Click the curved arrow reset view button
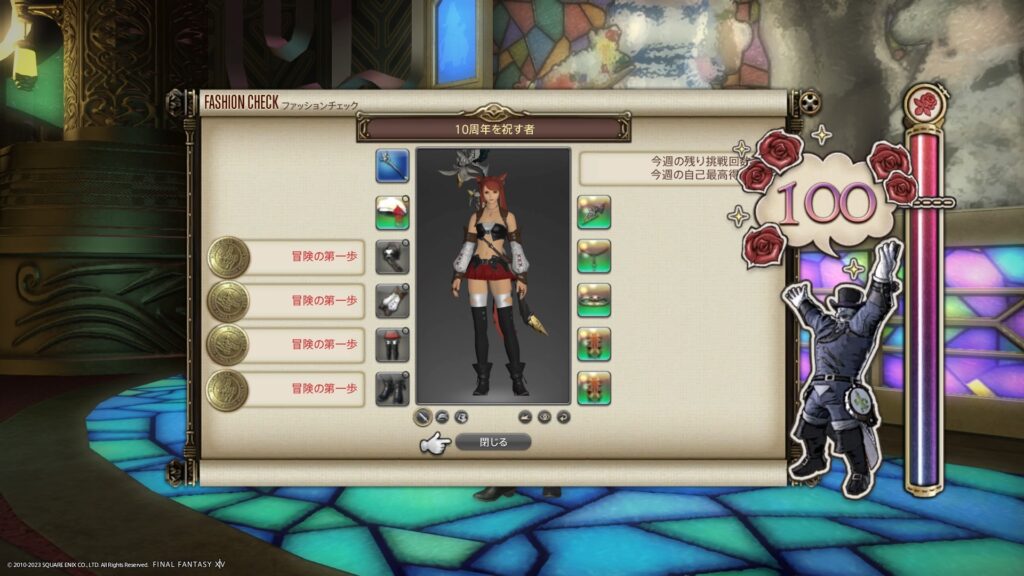Viewport: 1024px width, 576px height. pos(563,416)
